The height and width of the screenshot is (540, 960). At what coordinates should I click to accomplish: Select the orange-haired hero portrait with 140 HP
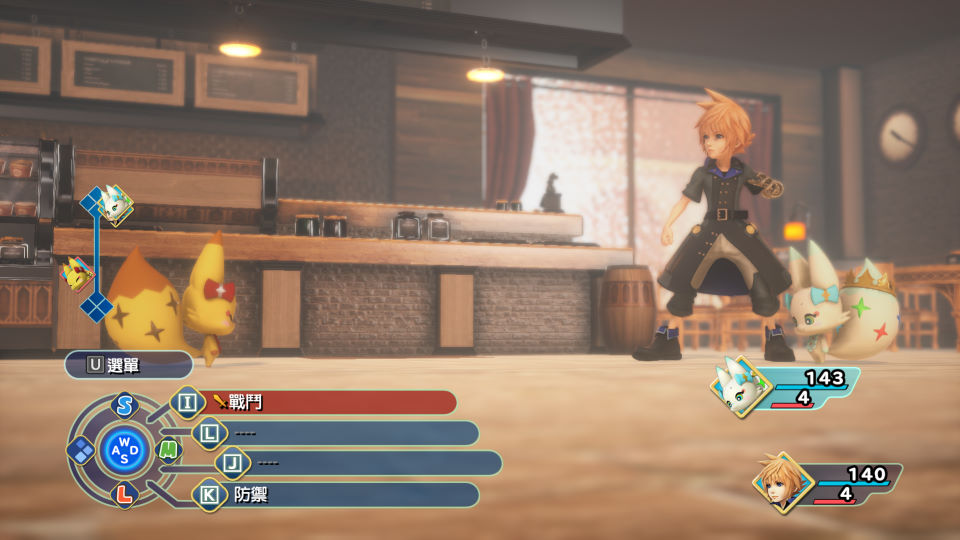pos(780,481)
